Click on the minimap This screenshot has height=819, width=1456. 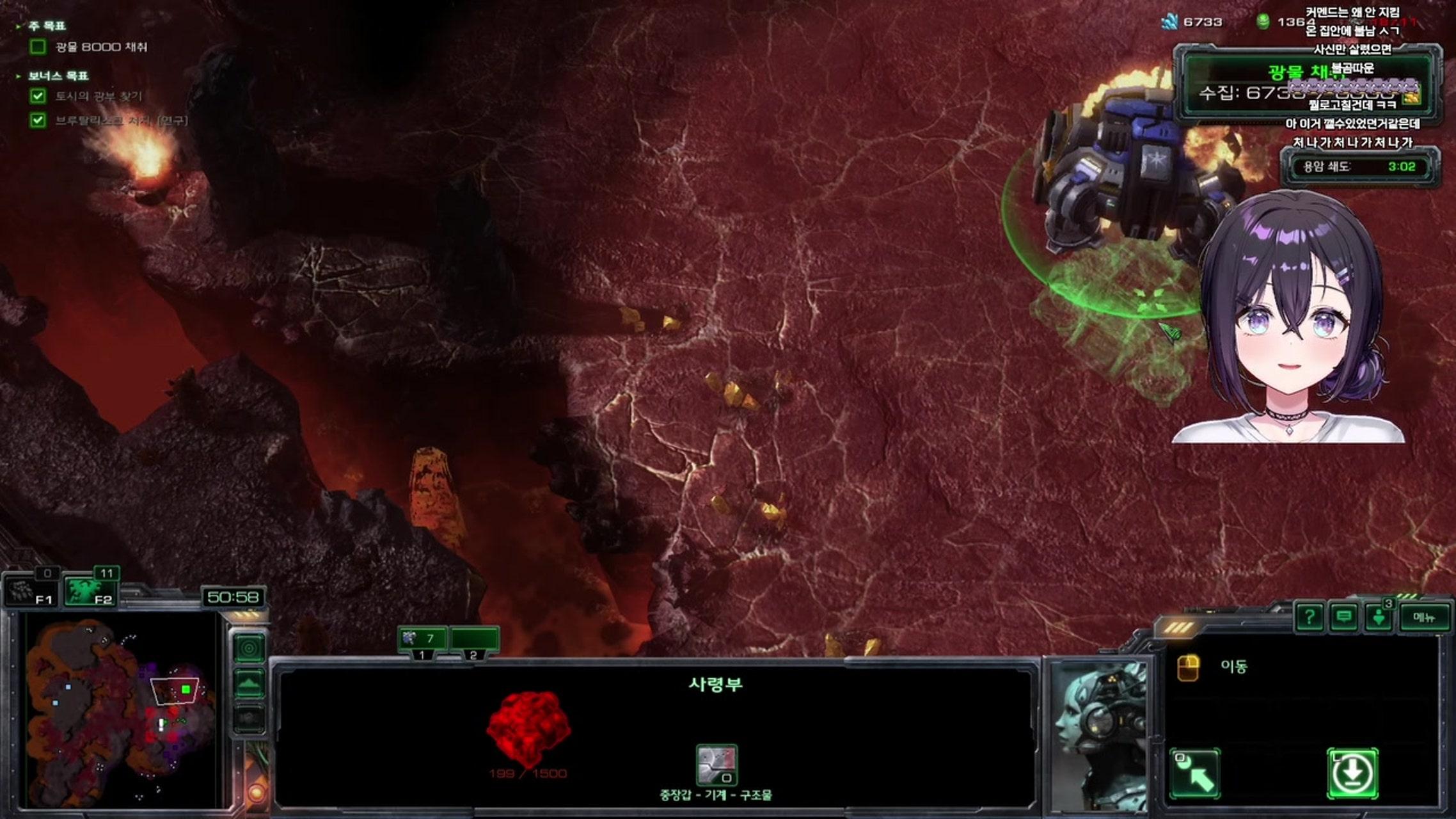tap(122, 710)
